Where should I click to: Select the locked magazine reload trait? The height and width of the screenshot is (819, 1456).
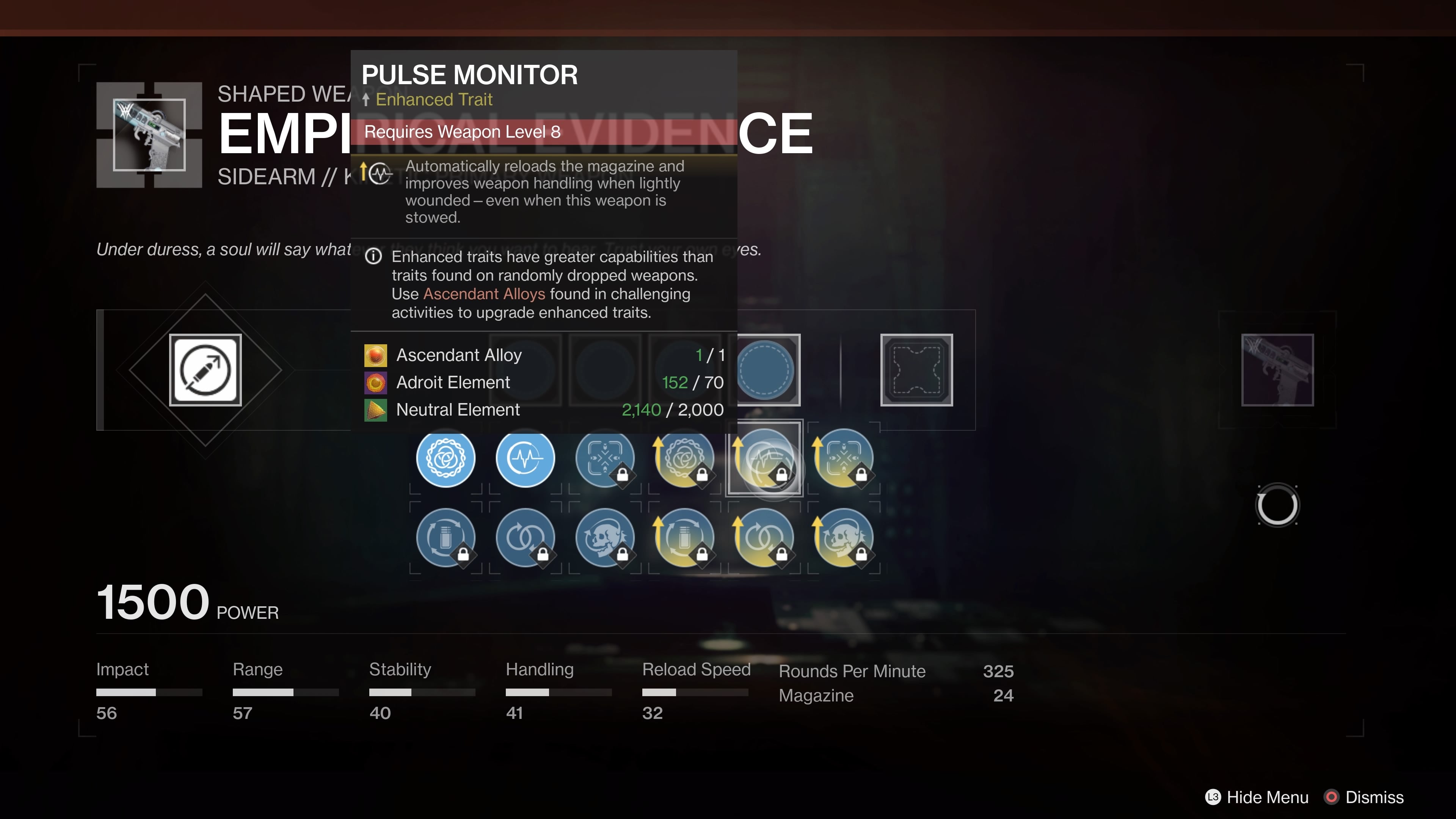pyautogui.click(x=446, y=538)
